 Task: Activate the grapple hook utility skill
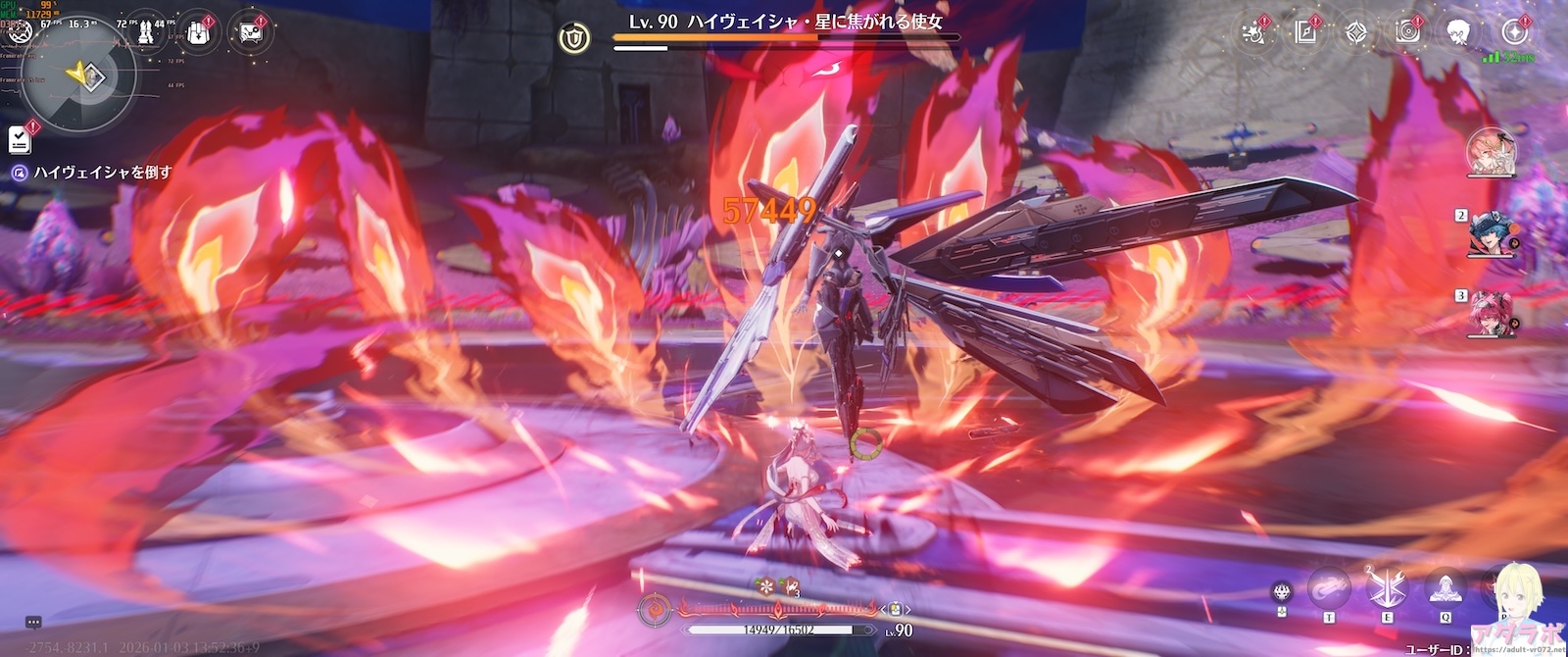(1330, 588)
